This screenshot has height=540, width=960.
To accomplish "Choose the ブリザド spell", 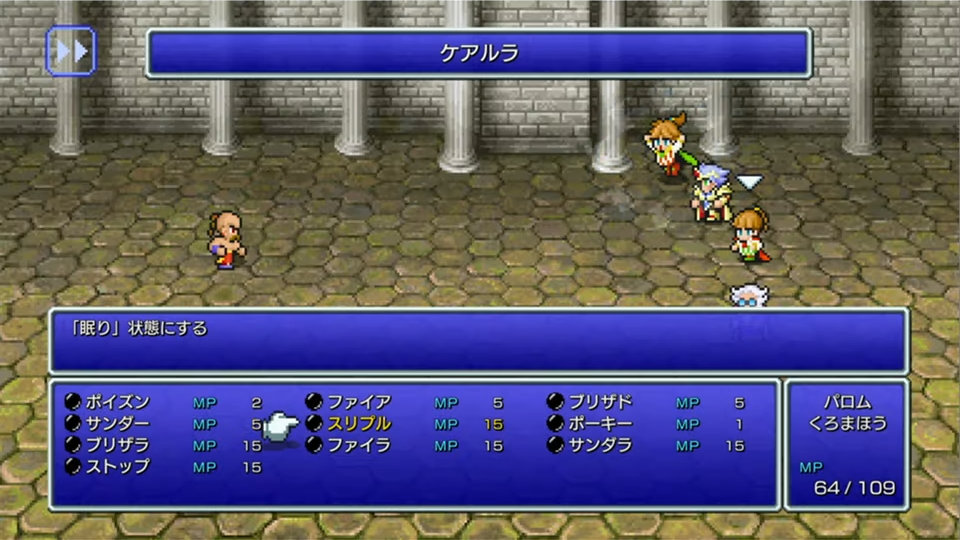I will pyautogui.click(x=601, y=402).
